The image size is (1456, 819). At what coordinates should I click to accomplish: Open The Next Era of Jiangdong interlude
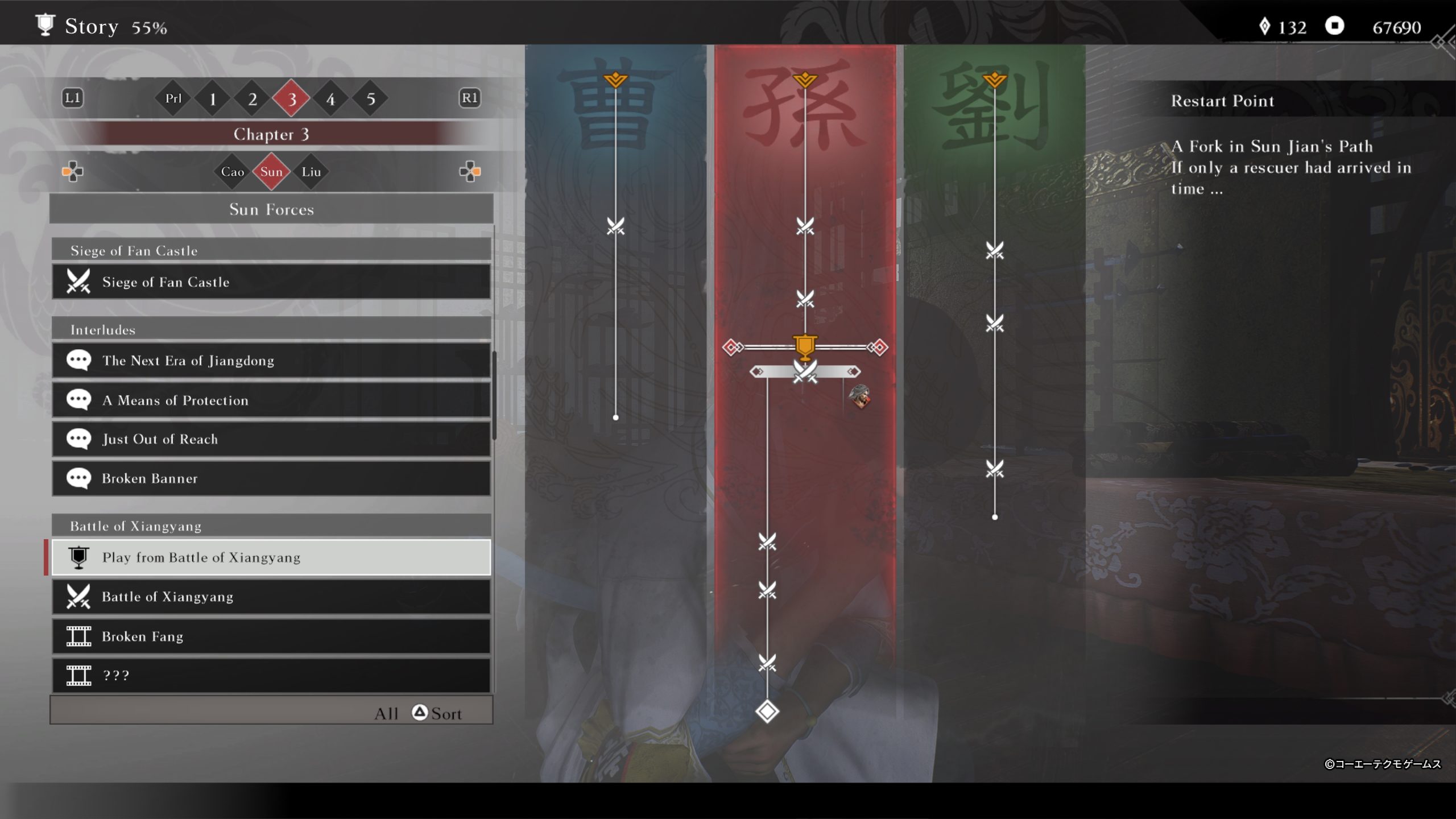click(271, 361)
